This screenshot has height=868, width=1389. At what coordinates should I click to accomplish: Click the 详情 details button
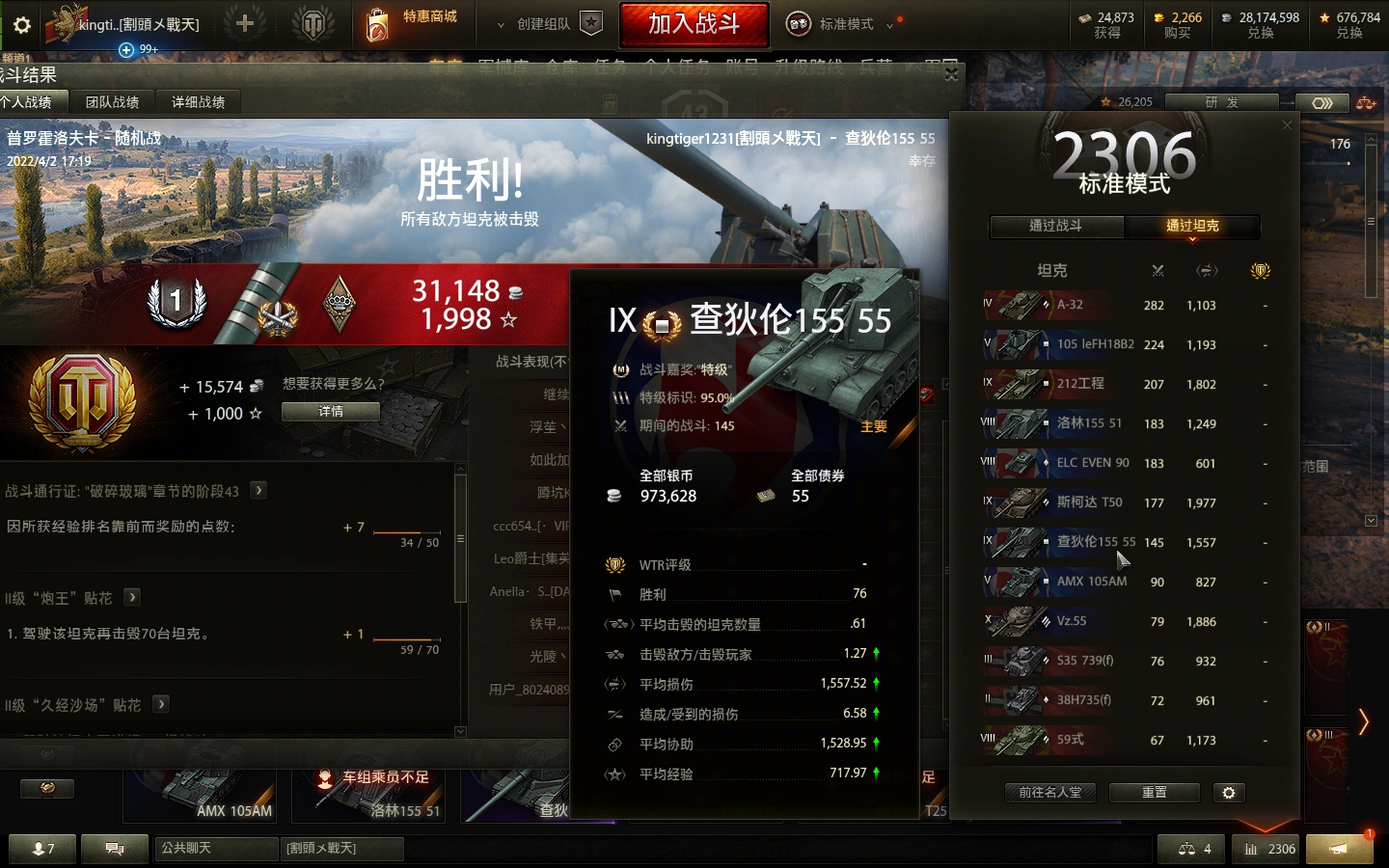[330, 412]
